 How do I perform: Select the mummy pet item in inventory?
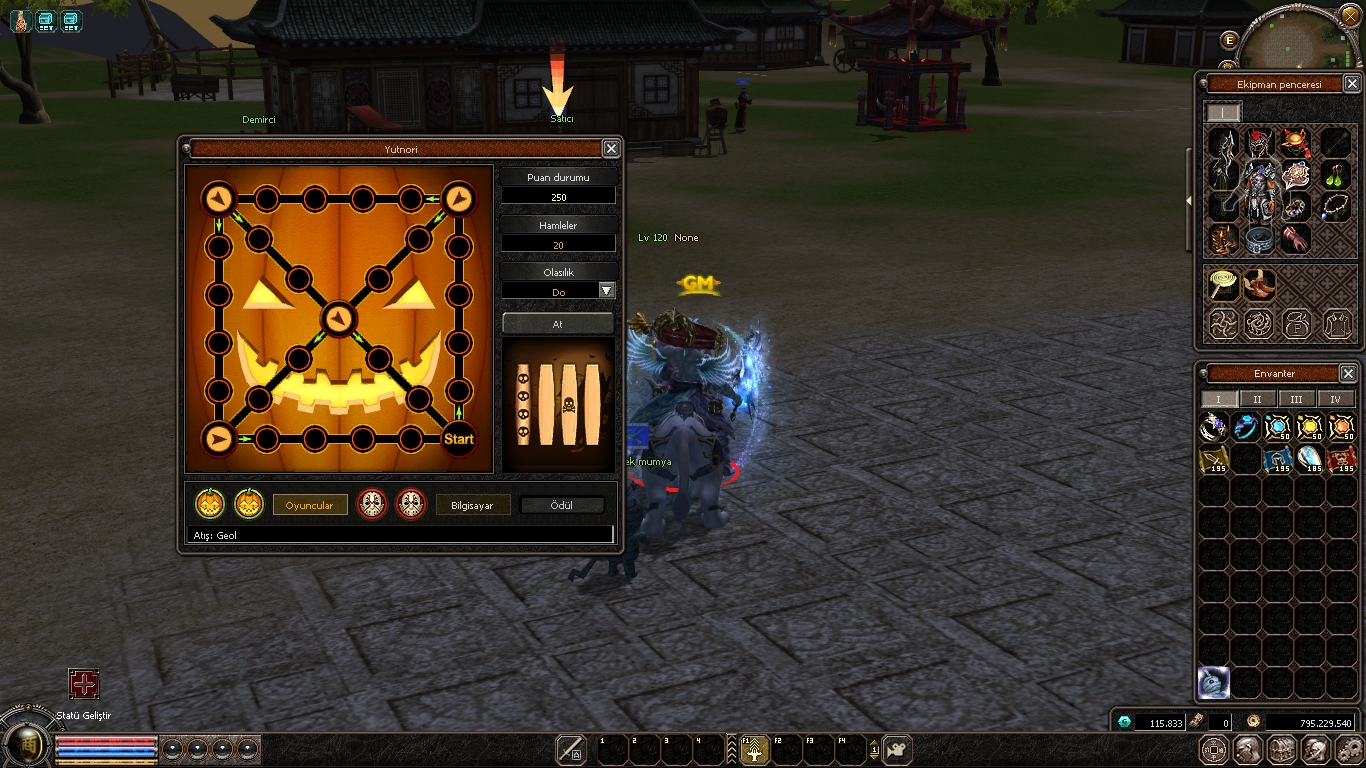[x=1213, y=682]
